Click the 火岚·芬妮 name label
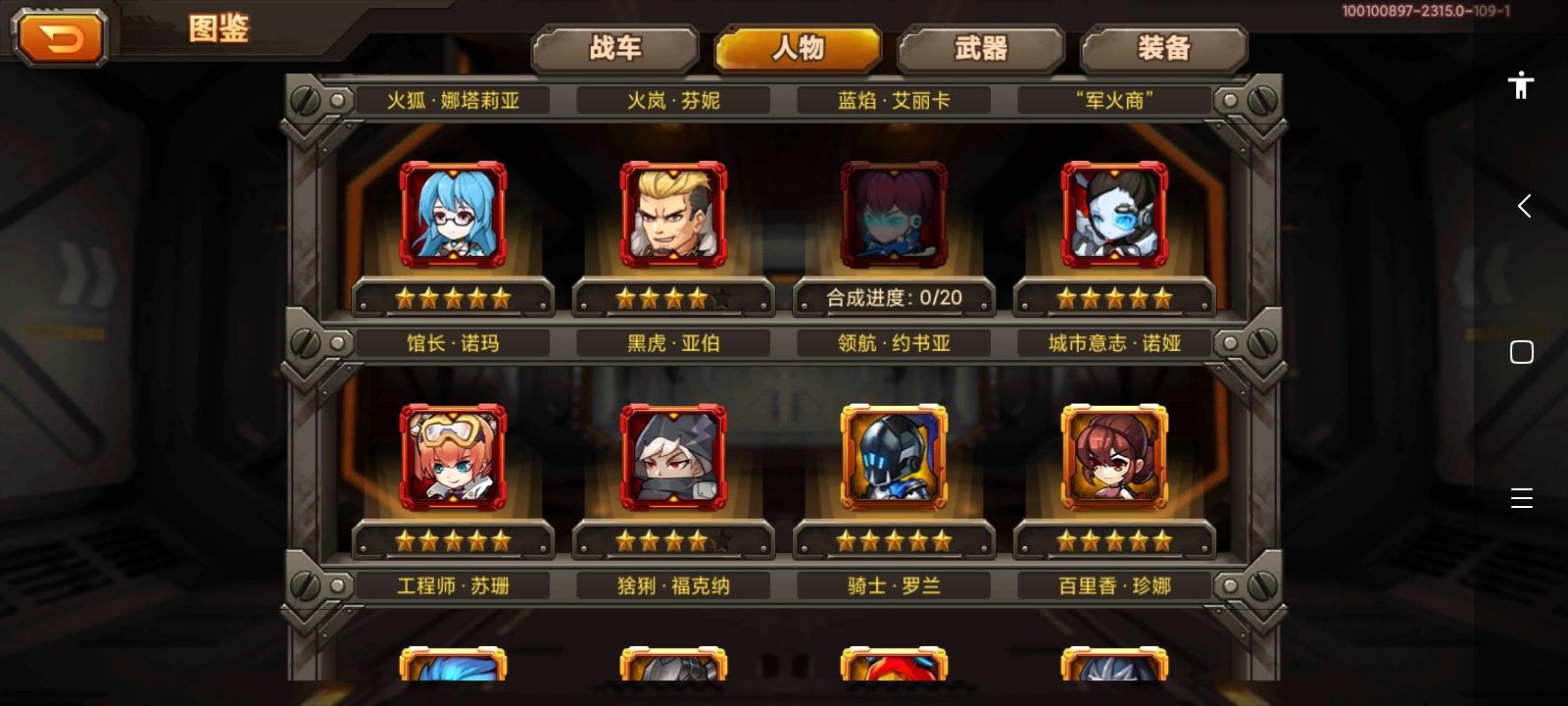 [x=673, y=99]
